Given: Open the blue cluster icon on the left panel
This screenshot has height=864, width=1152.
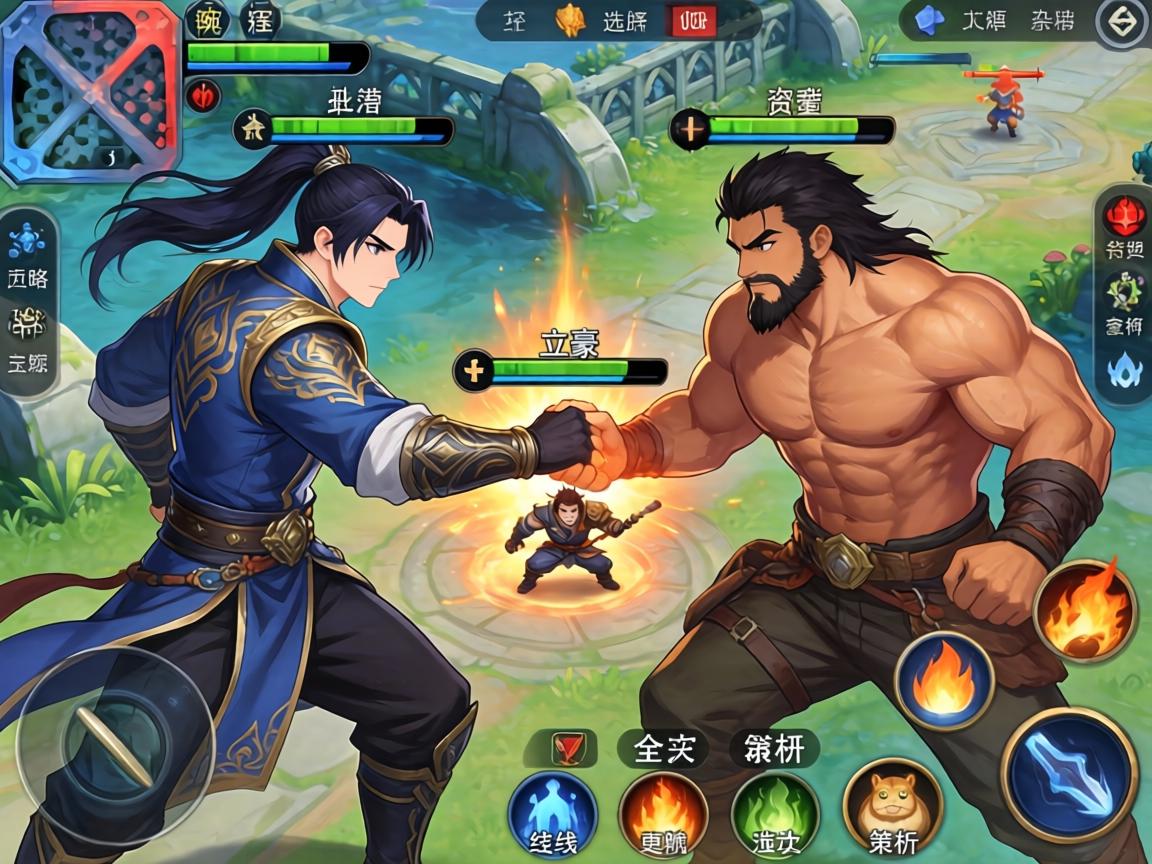Looking at the screenshot, I should 26,240.
